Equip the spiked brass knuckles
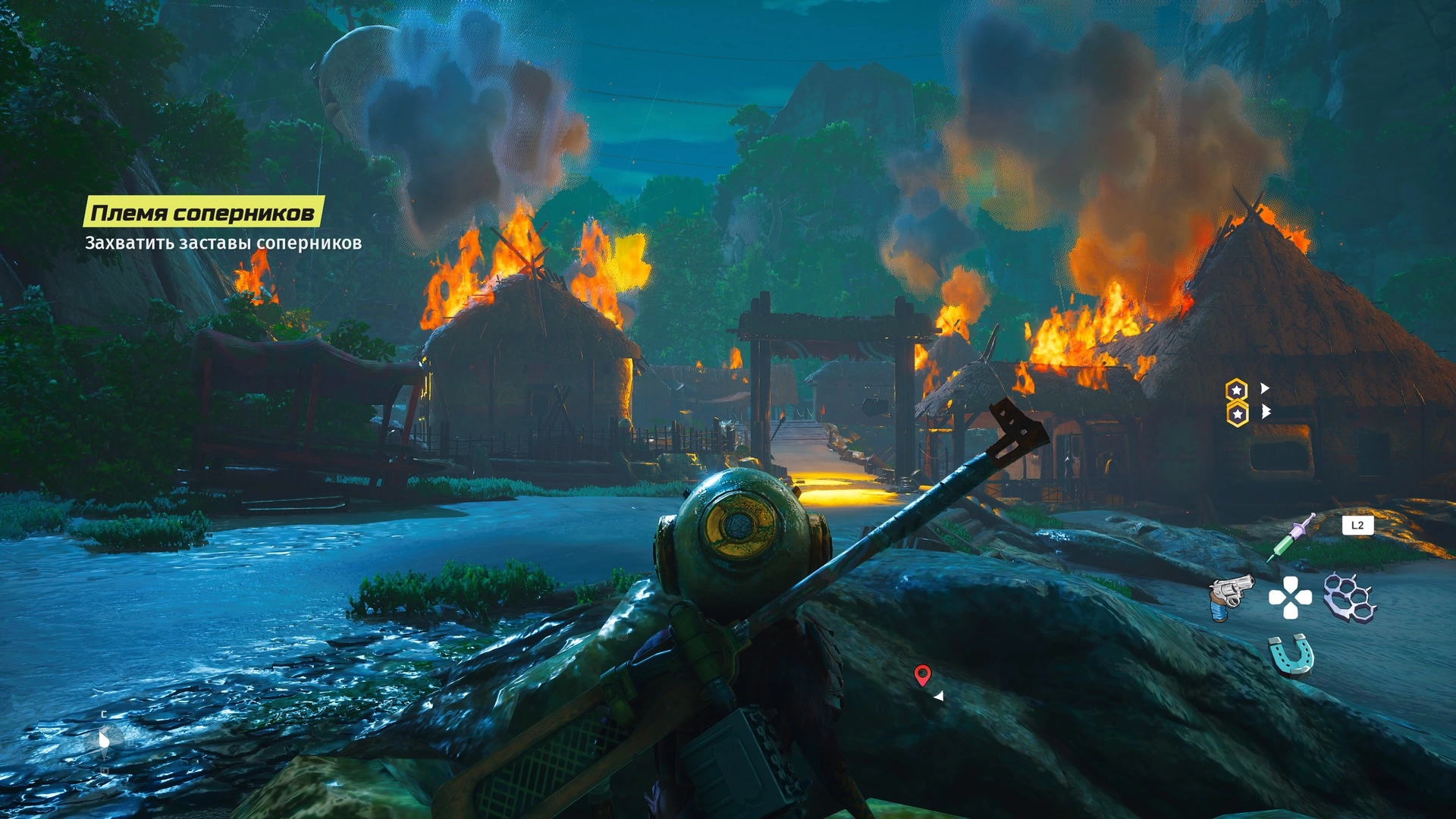 [x=1349, y=597]
